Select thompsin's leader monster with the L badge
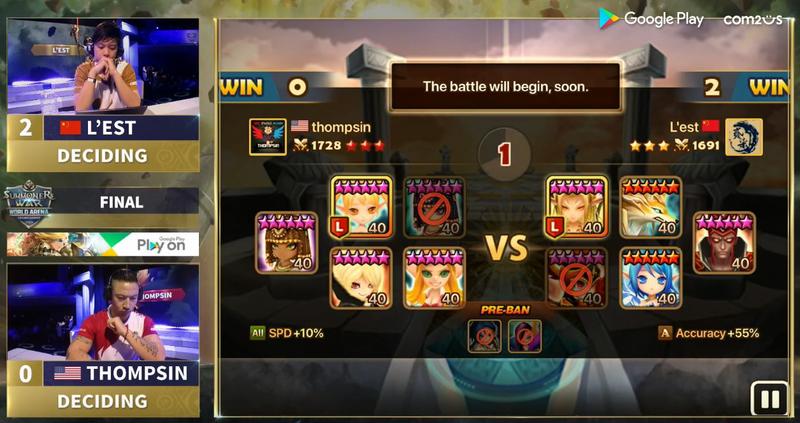The image size is (800, 423). click(361, 208)
